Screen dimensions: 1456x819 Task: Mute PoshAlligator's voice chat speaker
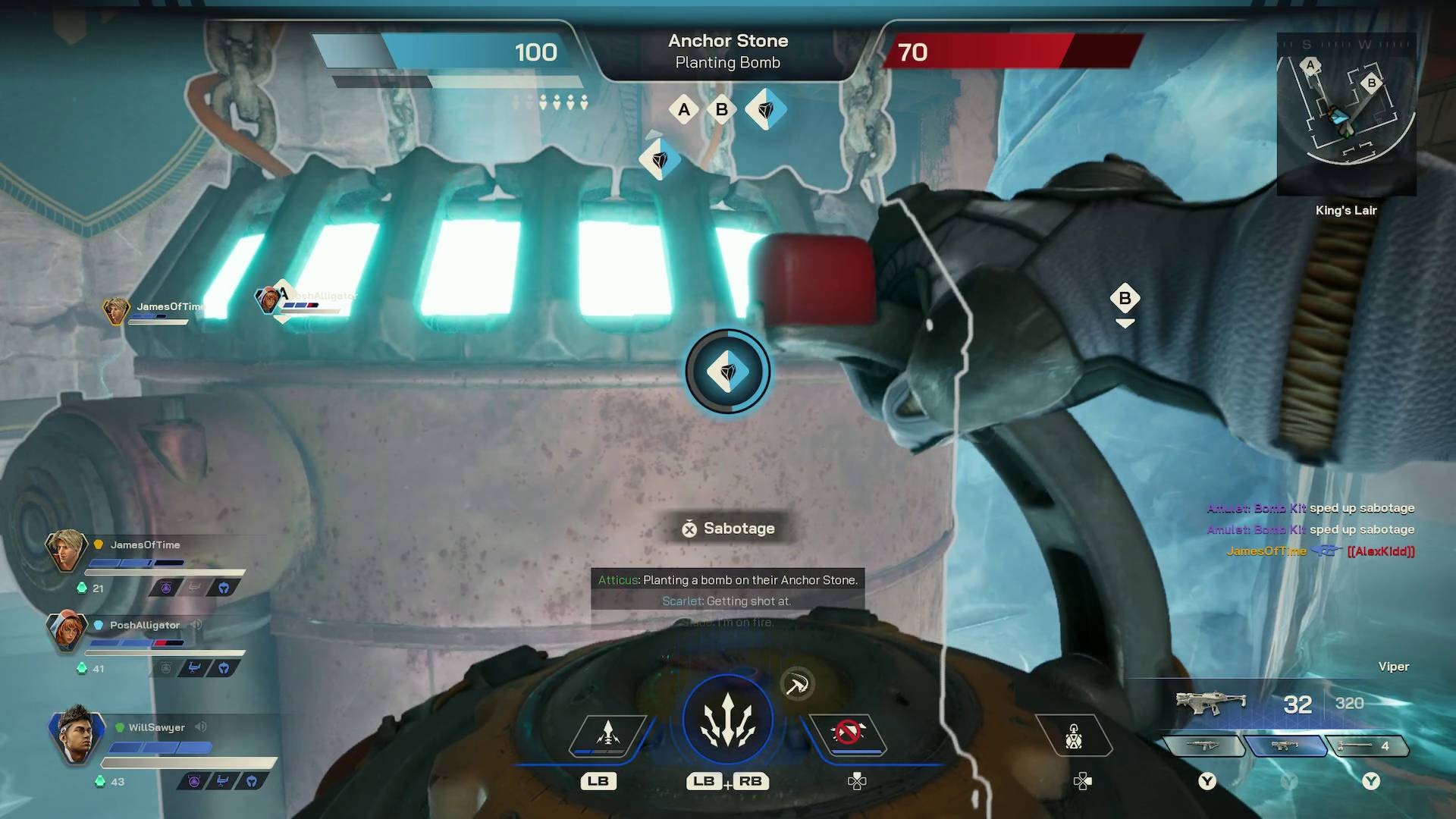(196, 625)
